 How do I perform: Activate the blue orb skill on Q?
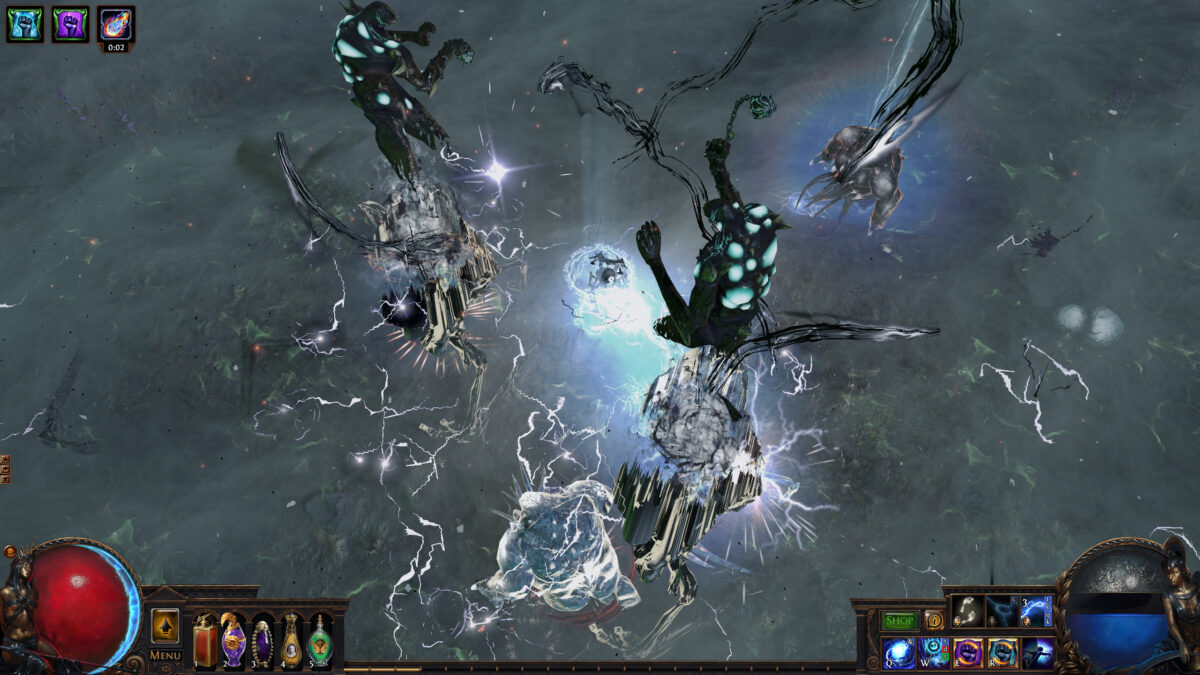point(898,652)
